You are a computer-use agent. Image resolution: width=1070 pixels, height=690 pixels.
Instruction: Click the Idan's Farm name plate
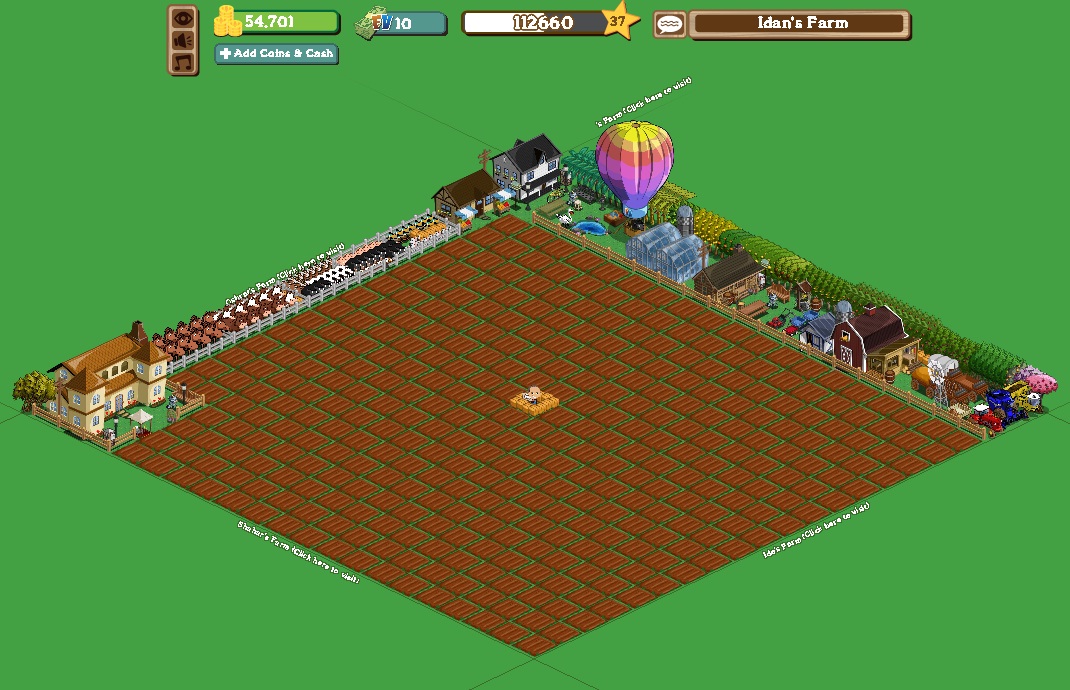(799, 24)
